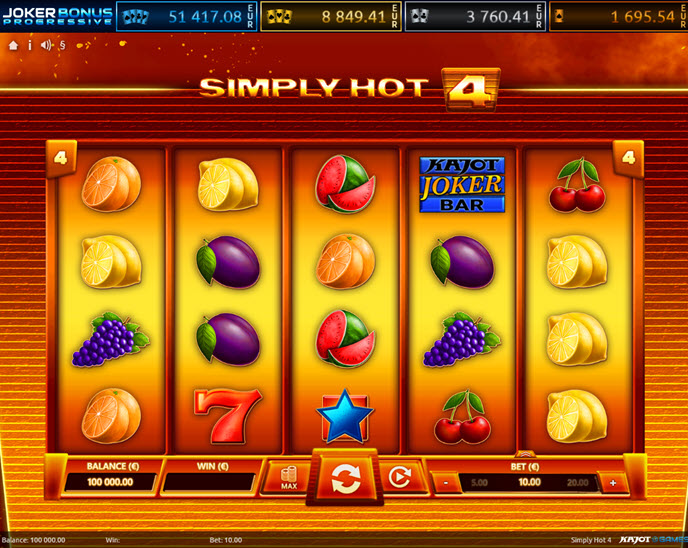Go to the home screen icon
The width and height of the screenshot is (688, 548).
tap(13, 45)
